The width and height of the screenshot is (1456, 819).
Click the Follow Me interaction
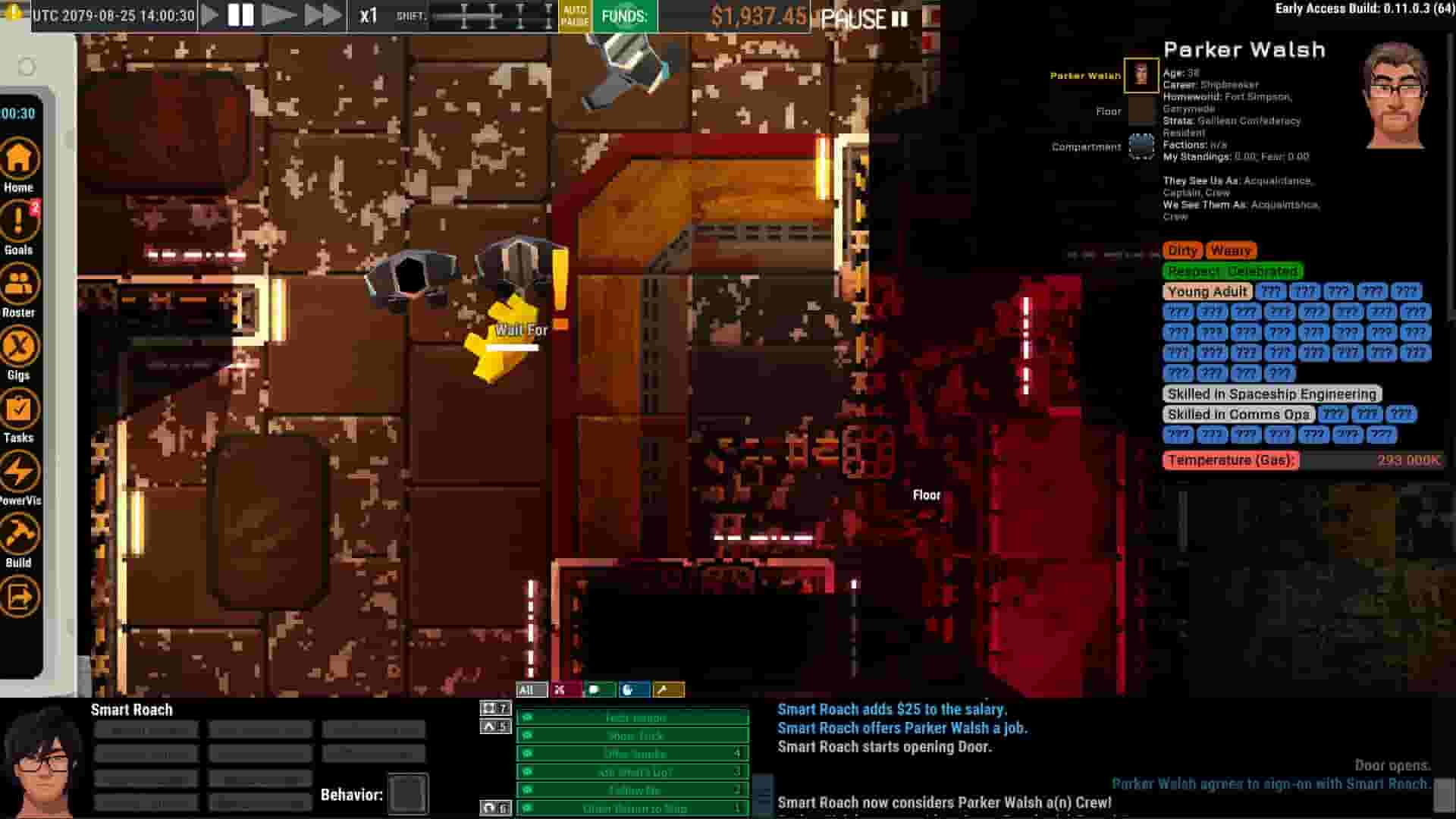tap(632, 789)
